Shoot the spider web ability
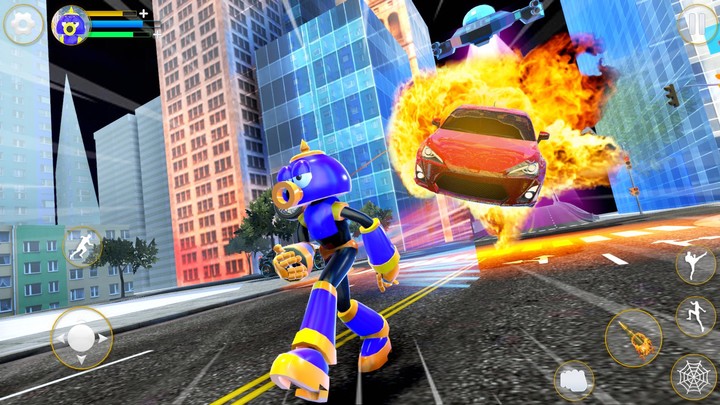 tap(692, 376)
